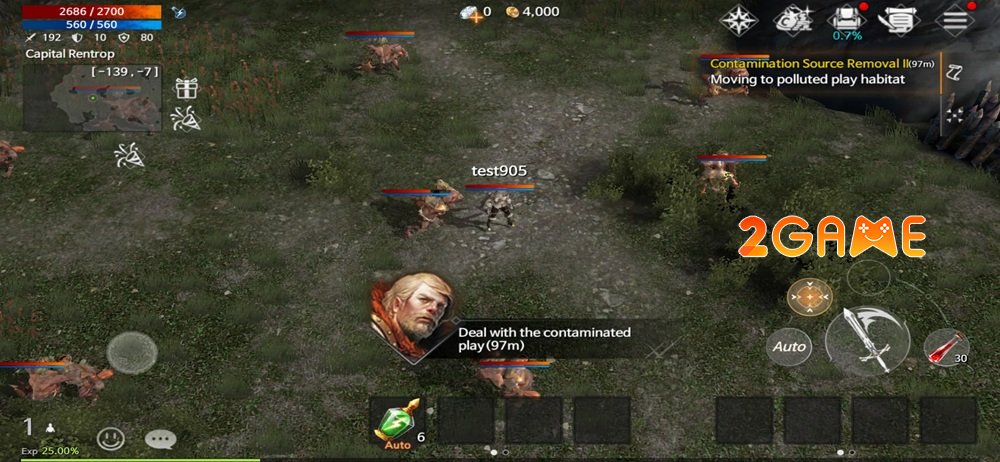Use the red health potion
1000x462 pixels.
pos(944,347)
